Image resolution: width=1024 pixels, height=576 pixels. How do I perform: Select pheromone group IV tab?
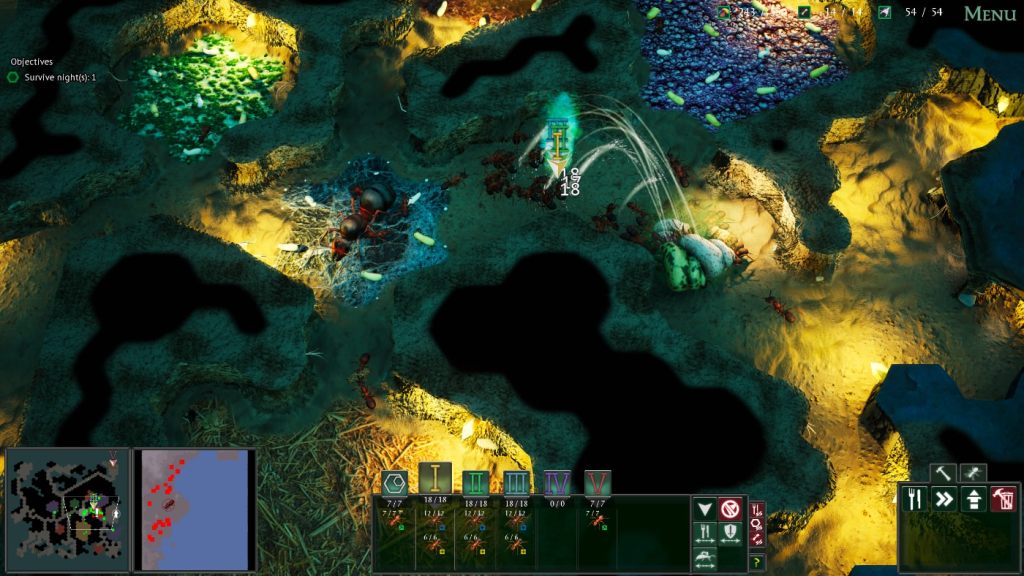557,483
